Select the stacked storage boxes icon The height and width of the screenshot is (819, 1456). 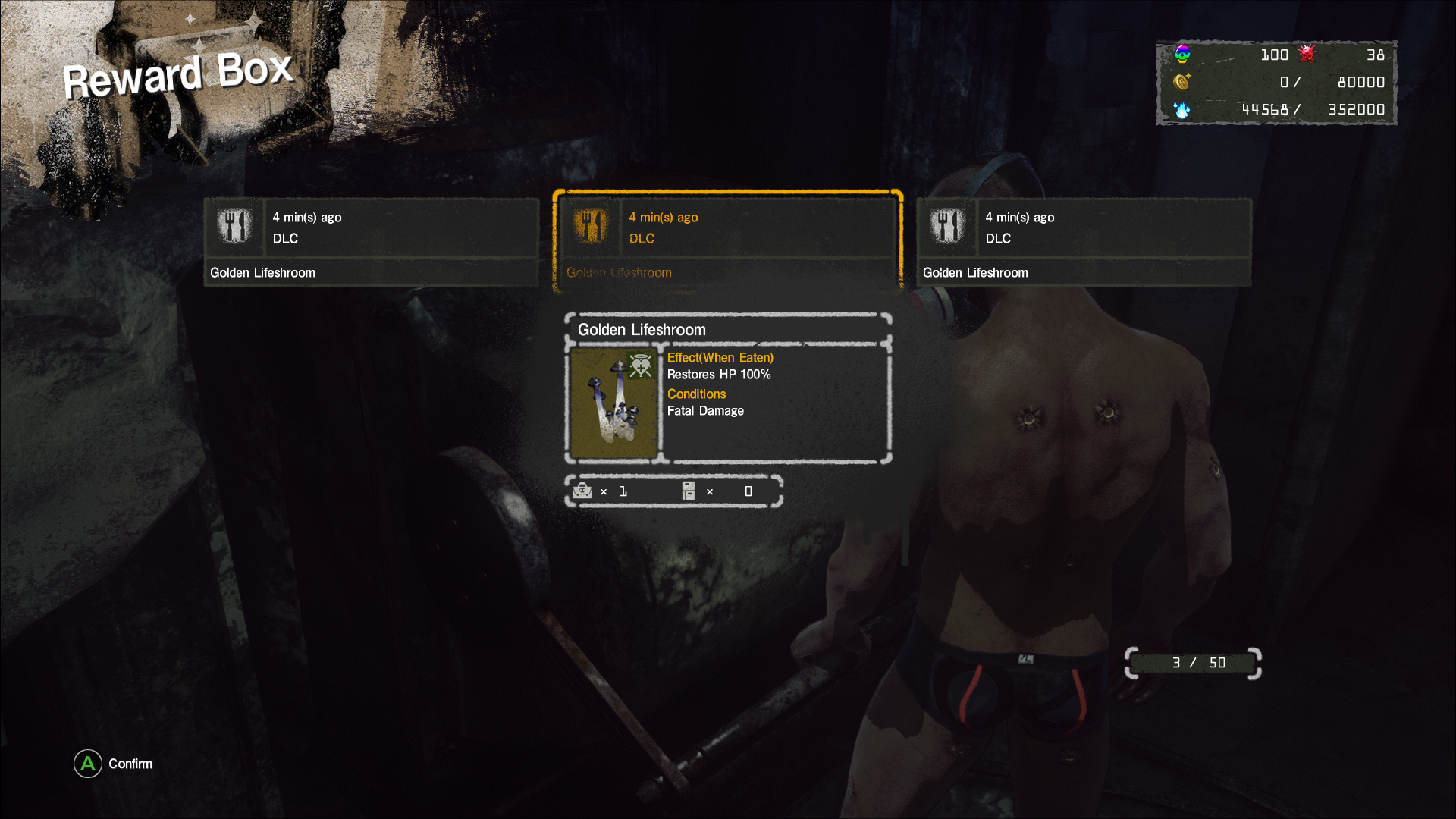pos(689,491)
